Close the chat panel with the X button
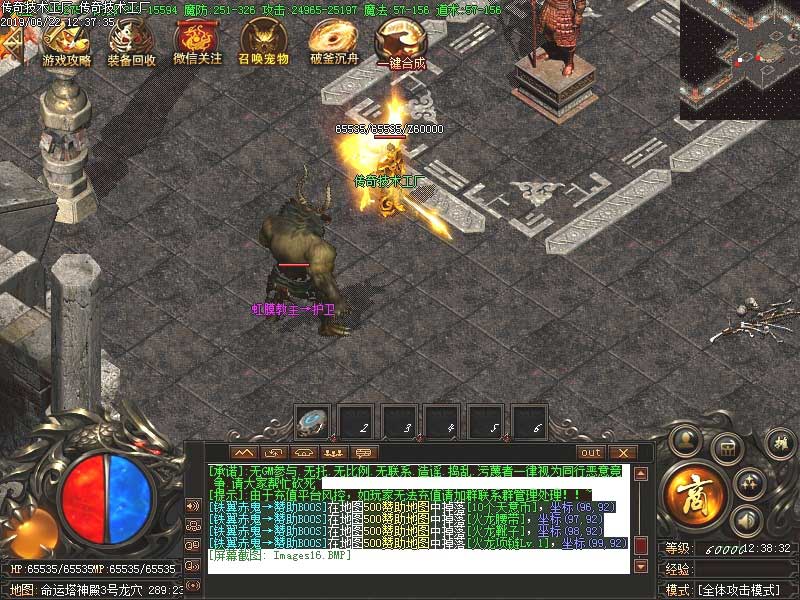Viewport: 800px width, 600px height. (x=621, y=453)
